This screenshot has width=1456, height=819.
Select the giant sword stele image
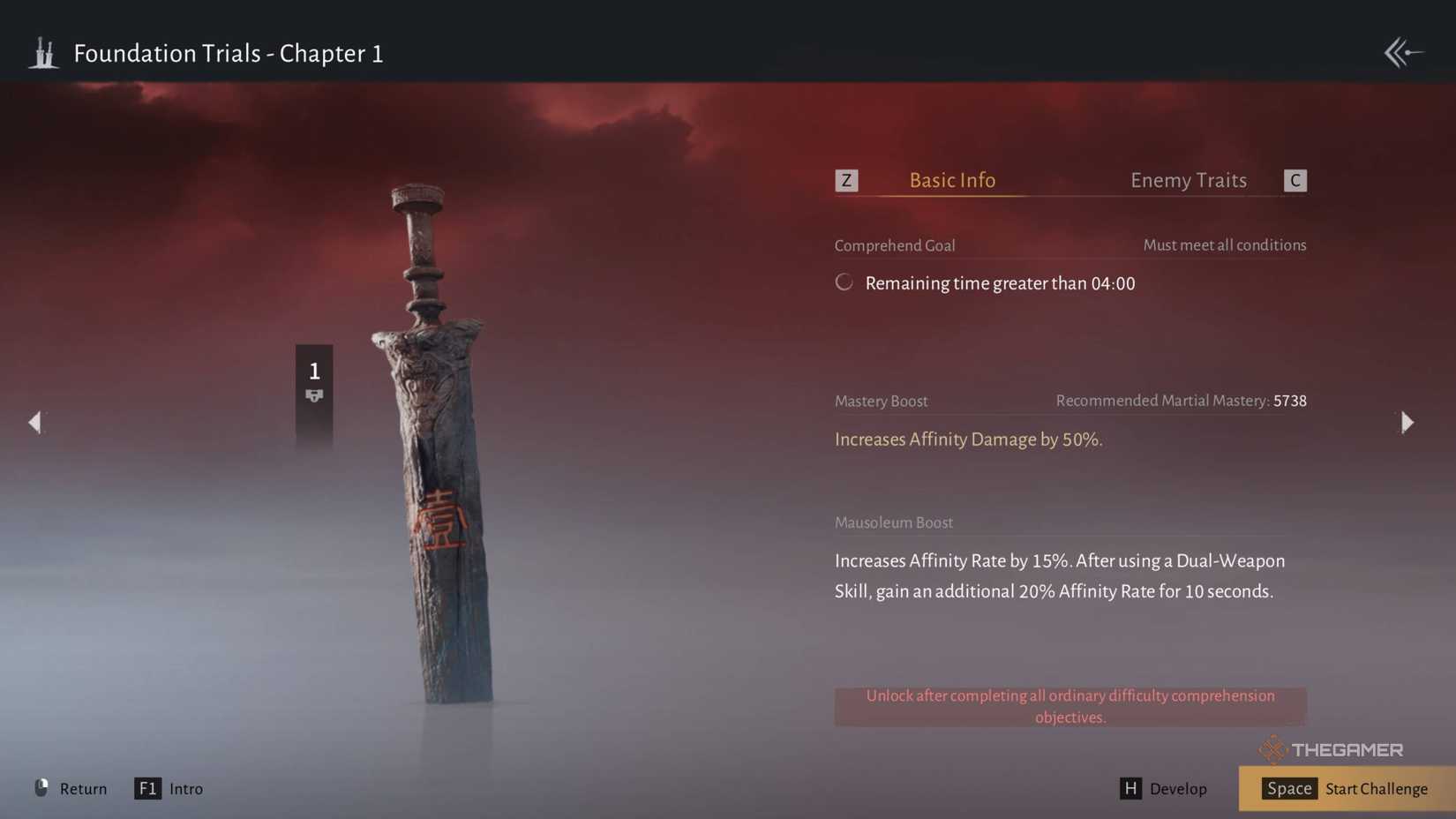(432, 441)
